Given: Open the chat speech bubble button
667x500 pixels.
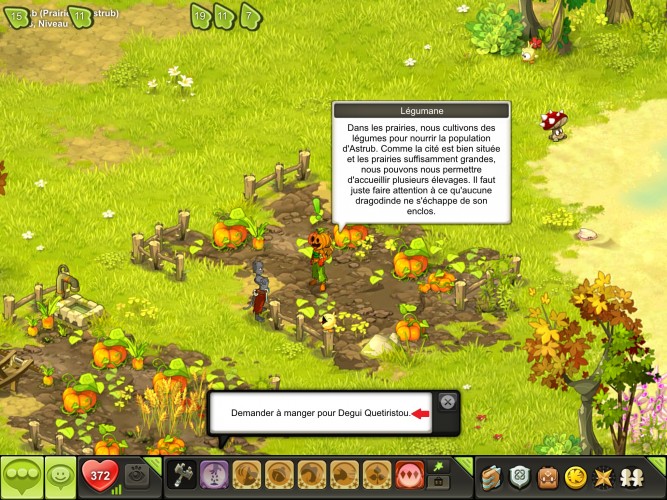Looking at the screenshot, I should (20, 475).
